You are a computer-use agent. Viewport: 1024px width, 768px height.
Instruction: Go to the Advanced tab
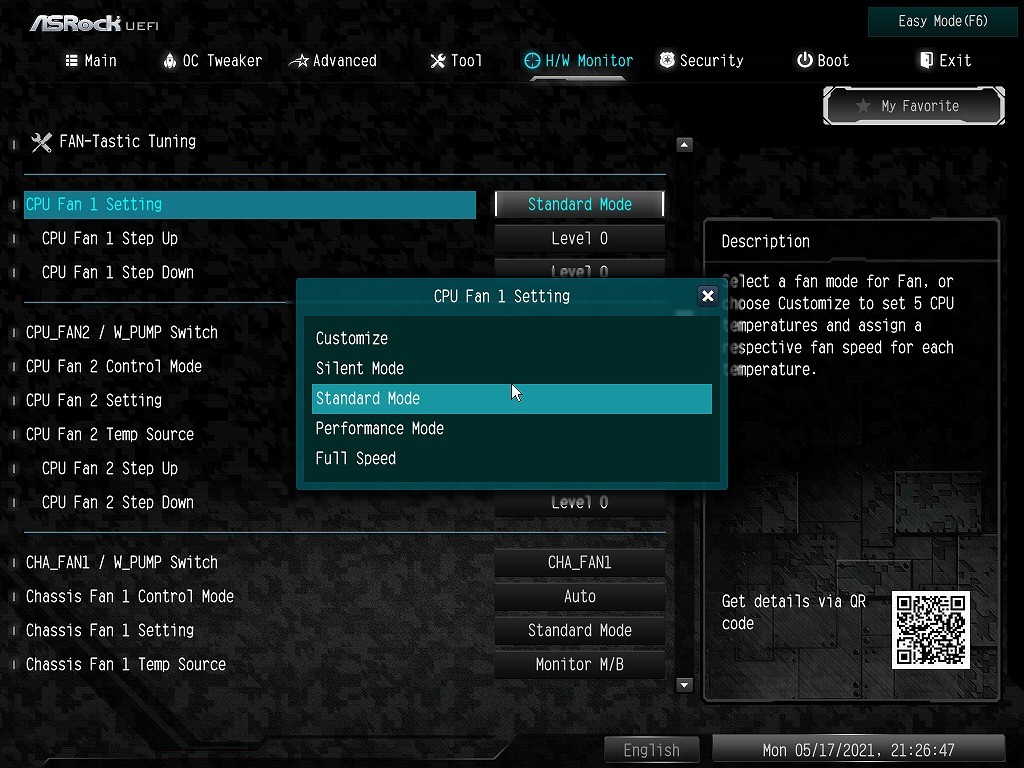(x=333, y=61)
